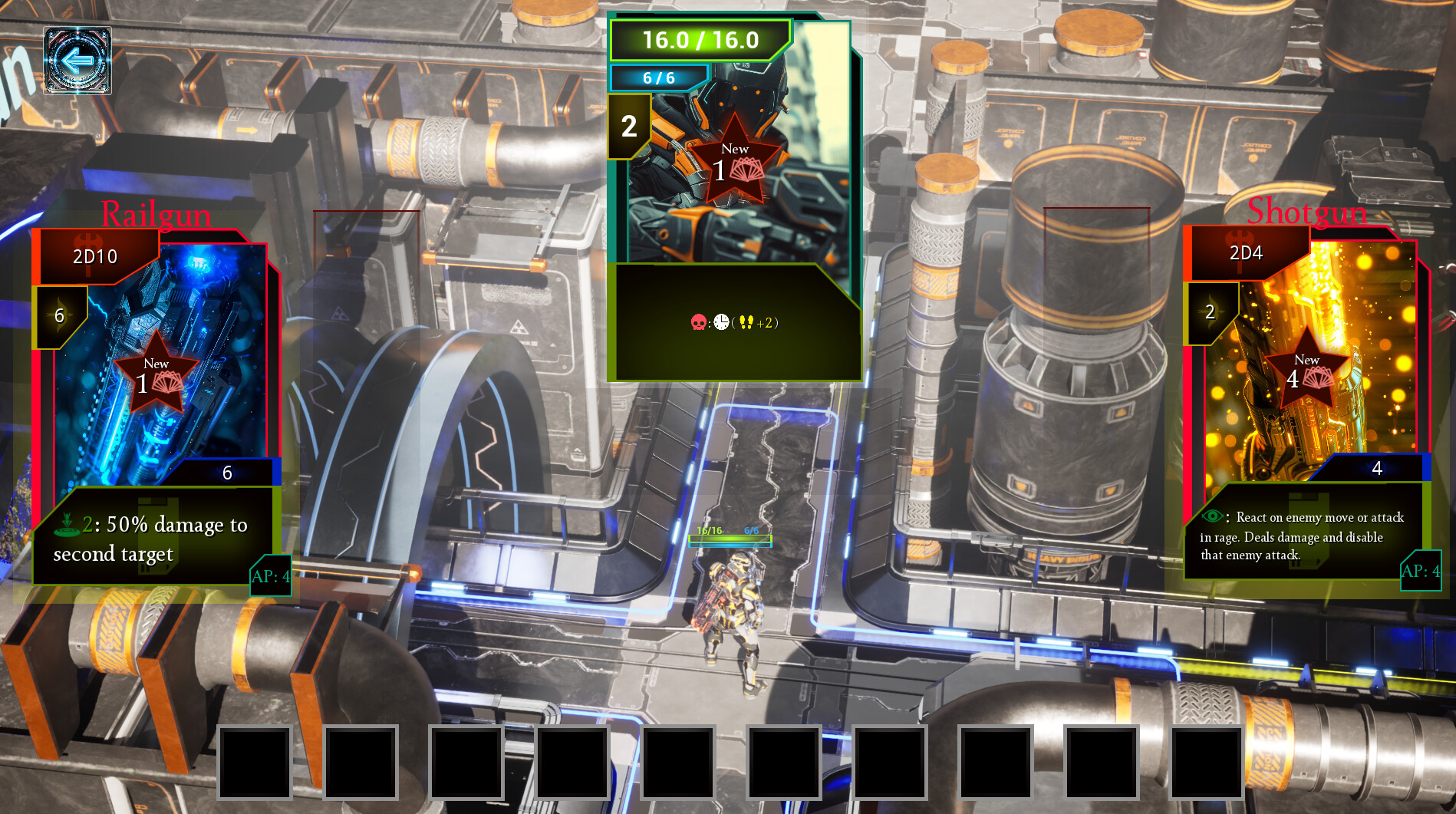Click the clock timer icon on character card
The image size is (1456, 814).
722,321
